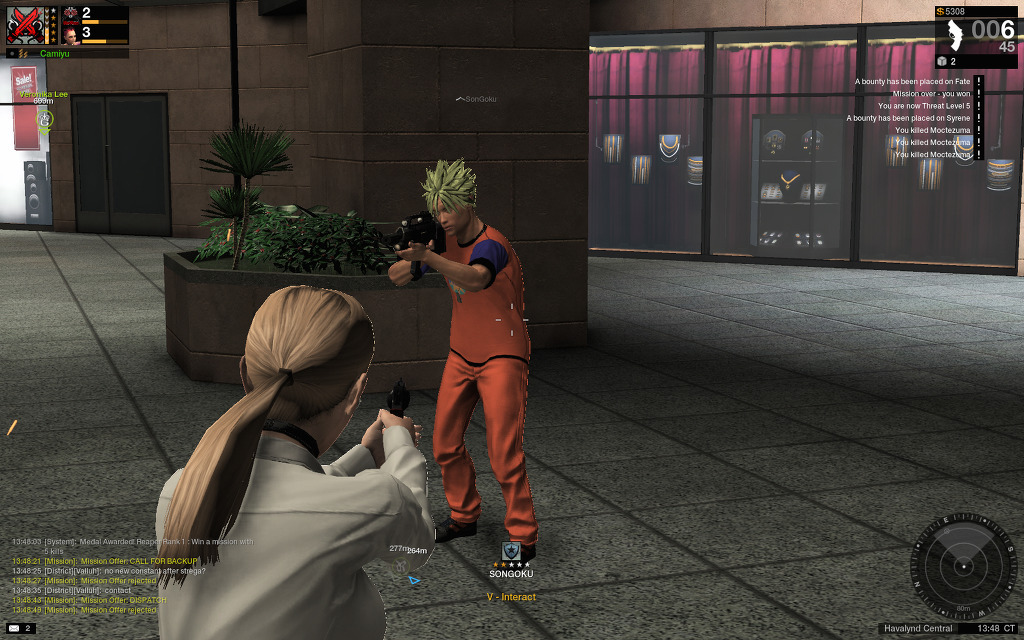The image size is (1024, 640).
Task: Select the ammo box inventory icon
Action: coord(941,62)
